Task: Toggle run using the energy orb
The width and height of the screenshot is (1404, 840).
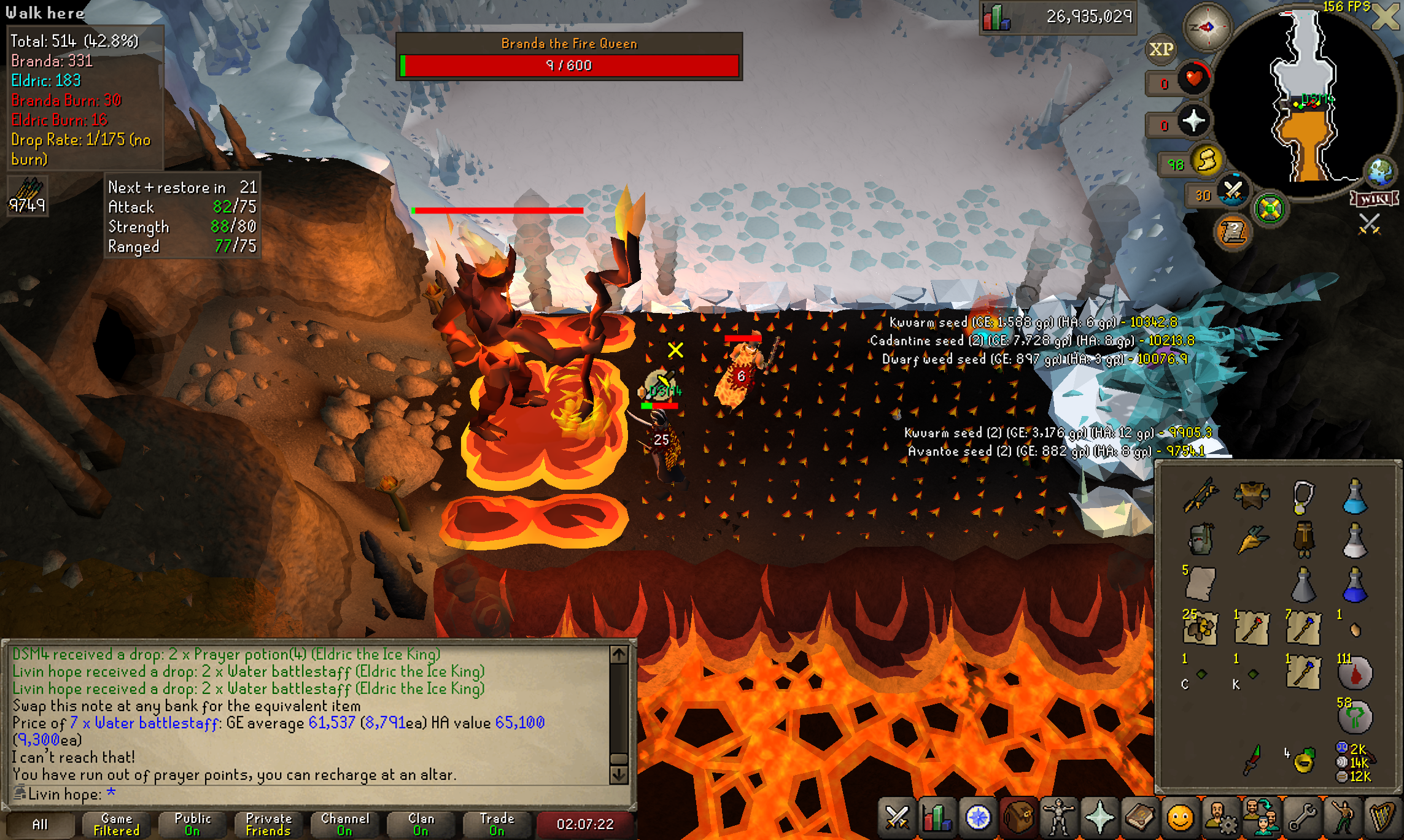Action: click(1206, 162)
